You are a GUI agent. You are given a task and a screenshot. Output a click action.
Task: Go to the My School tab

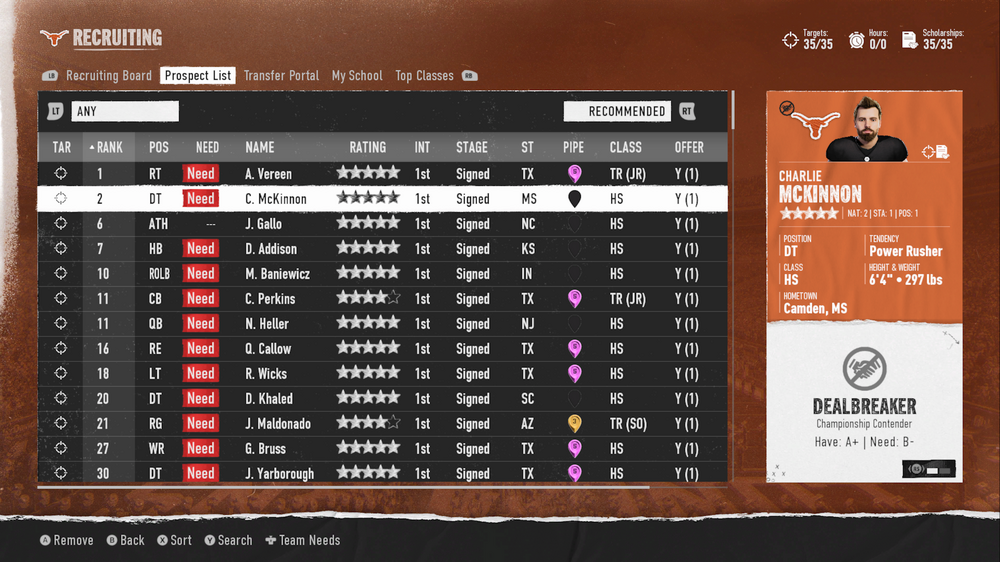(357, 76)
